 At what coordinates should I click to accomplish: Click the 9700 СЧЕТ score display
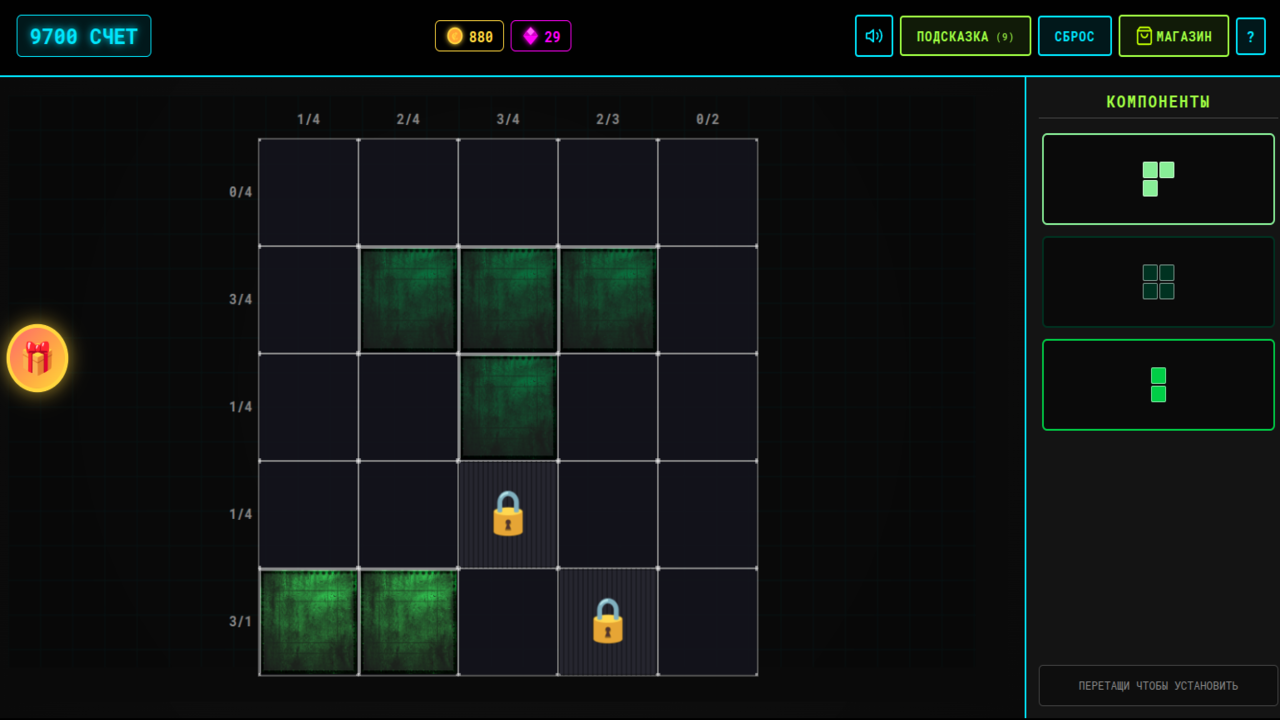(x=84, y=35)
